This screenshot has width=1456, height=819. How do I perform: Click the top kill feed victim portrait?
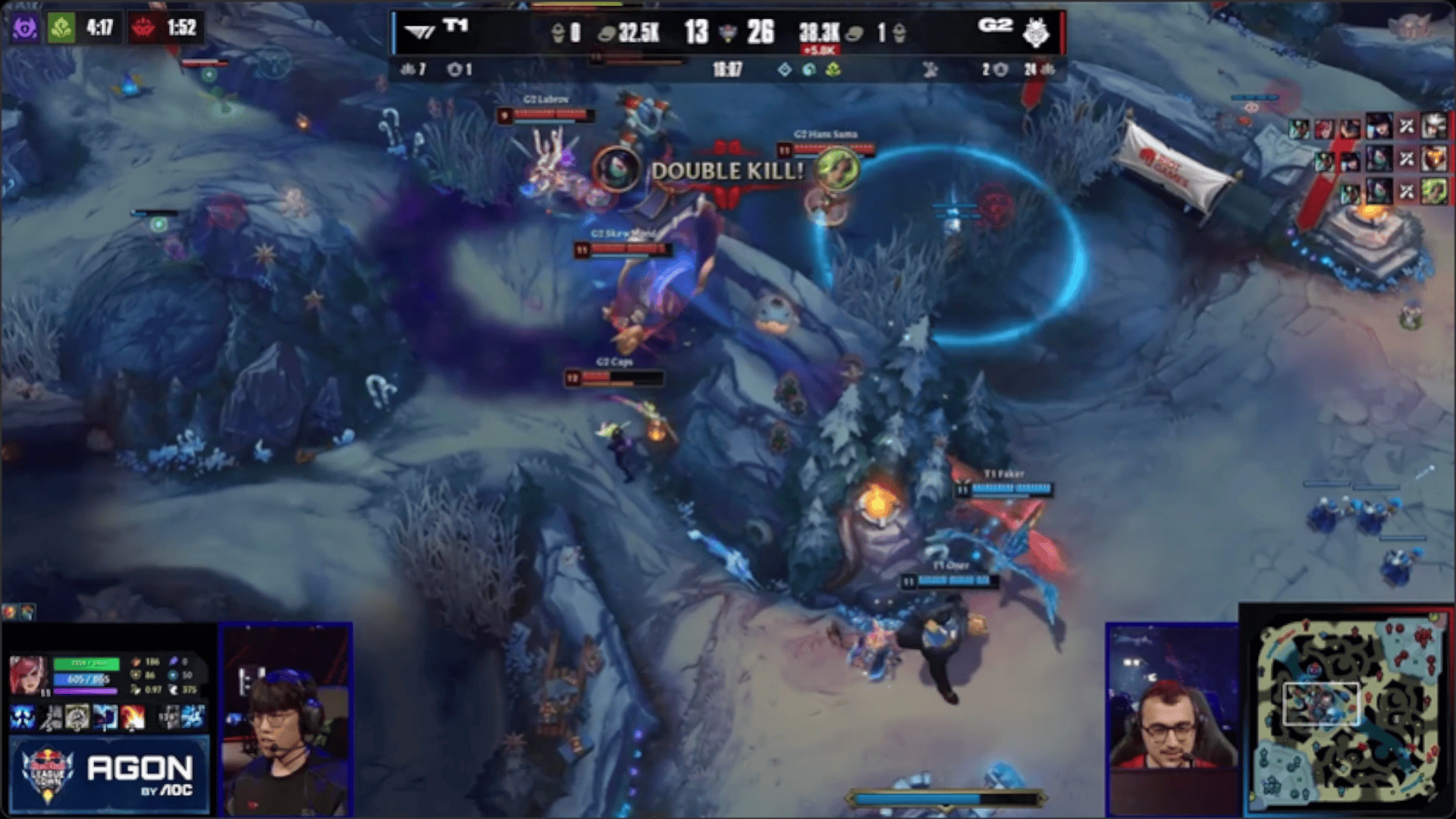pyautogui.click(x=1434, y=127)
